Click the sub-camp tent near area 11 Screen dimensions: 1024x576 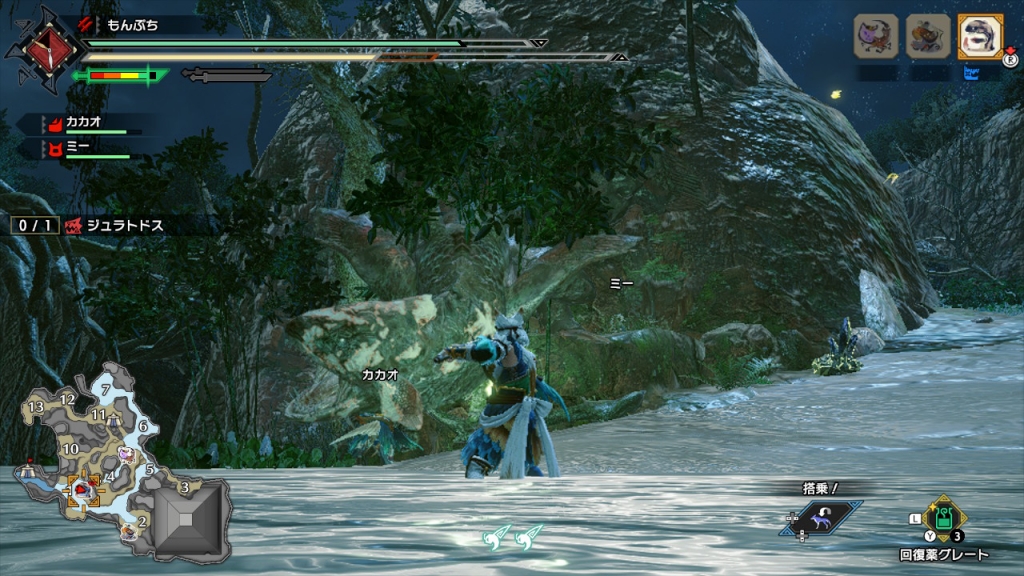115,417
